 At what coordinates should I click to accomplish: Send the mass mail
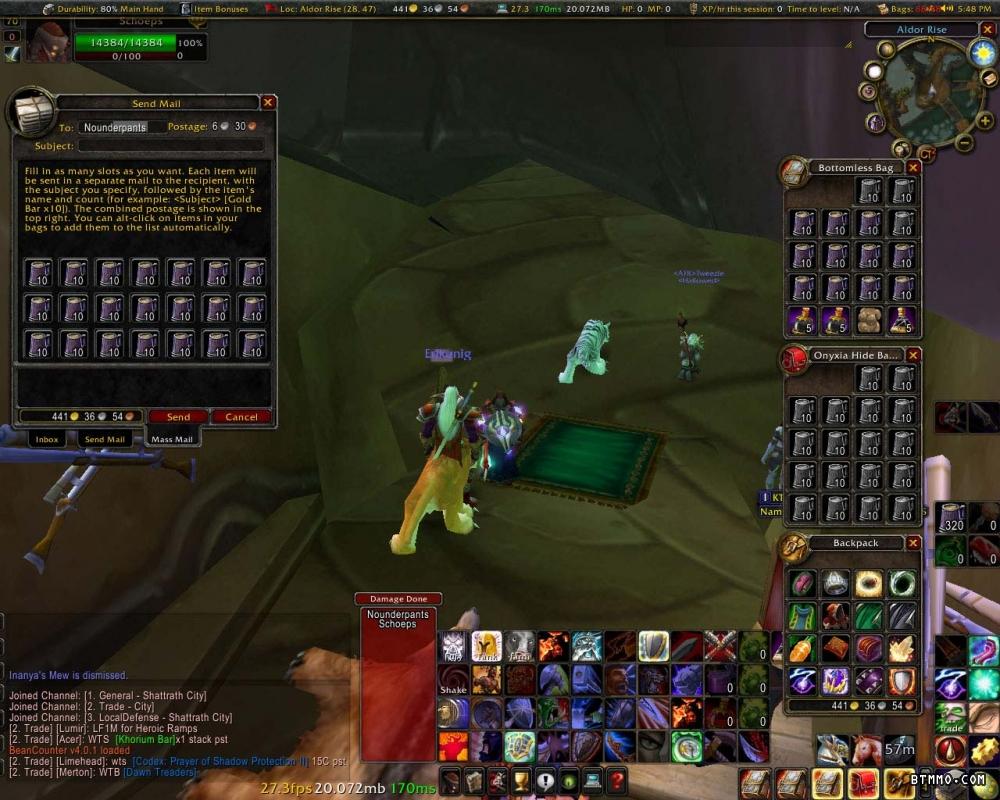pos(178,417)
